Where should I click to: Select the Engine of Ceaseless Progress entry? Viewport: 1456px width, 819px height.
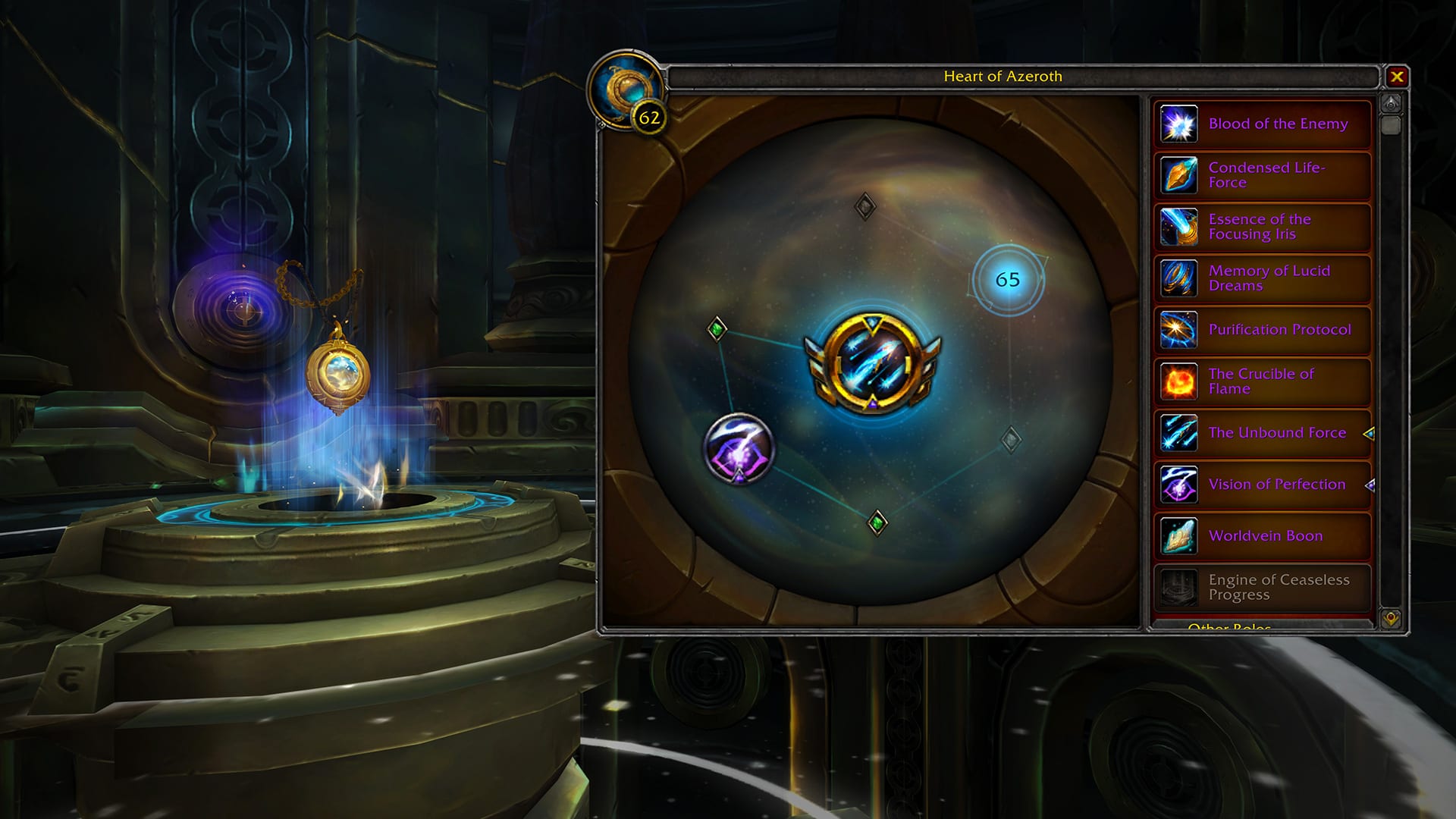[1263, 588]
